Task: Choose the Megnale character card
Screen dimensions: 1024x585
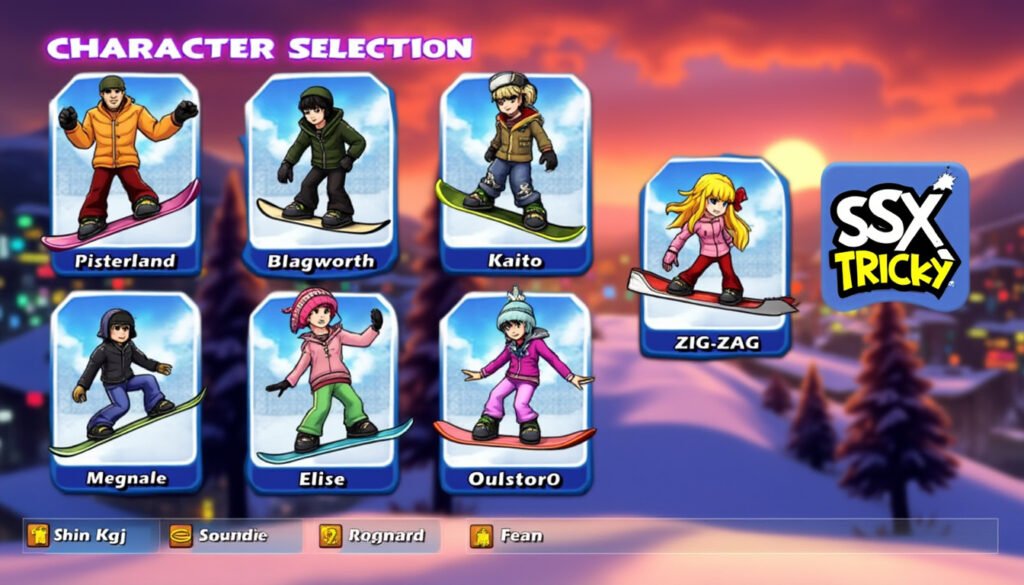Action: 126,390
